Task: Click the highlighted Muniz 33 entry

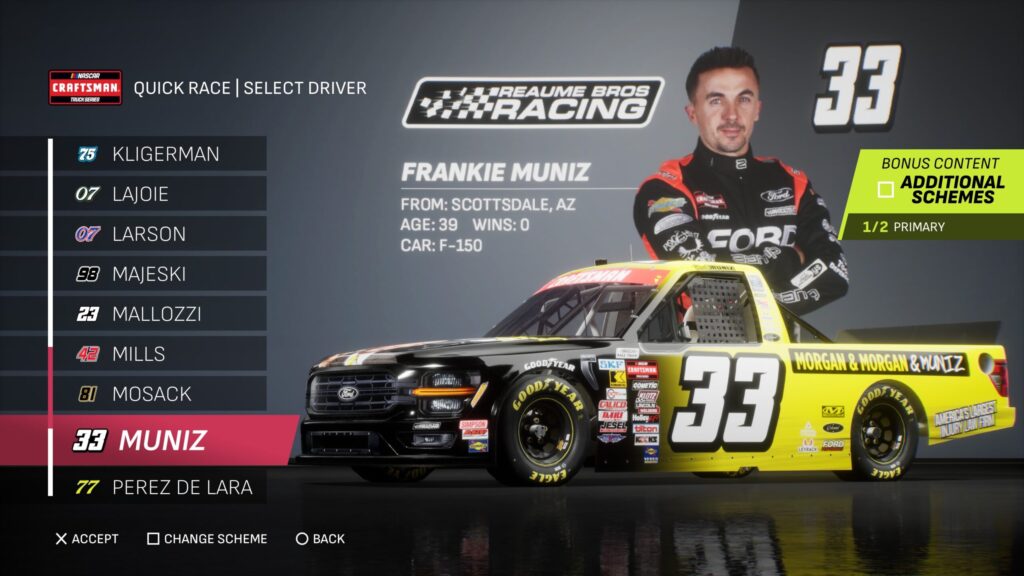Action: pos(165,440)
